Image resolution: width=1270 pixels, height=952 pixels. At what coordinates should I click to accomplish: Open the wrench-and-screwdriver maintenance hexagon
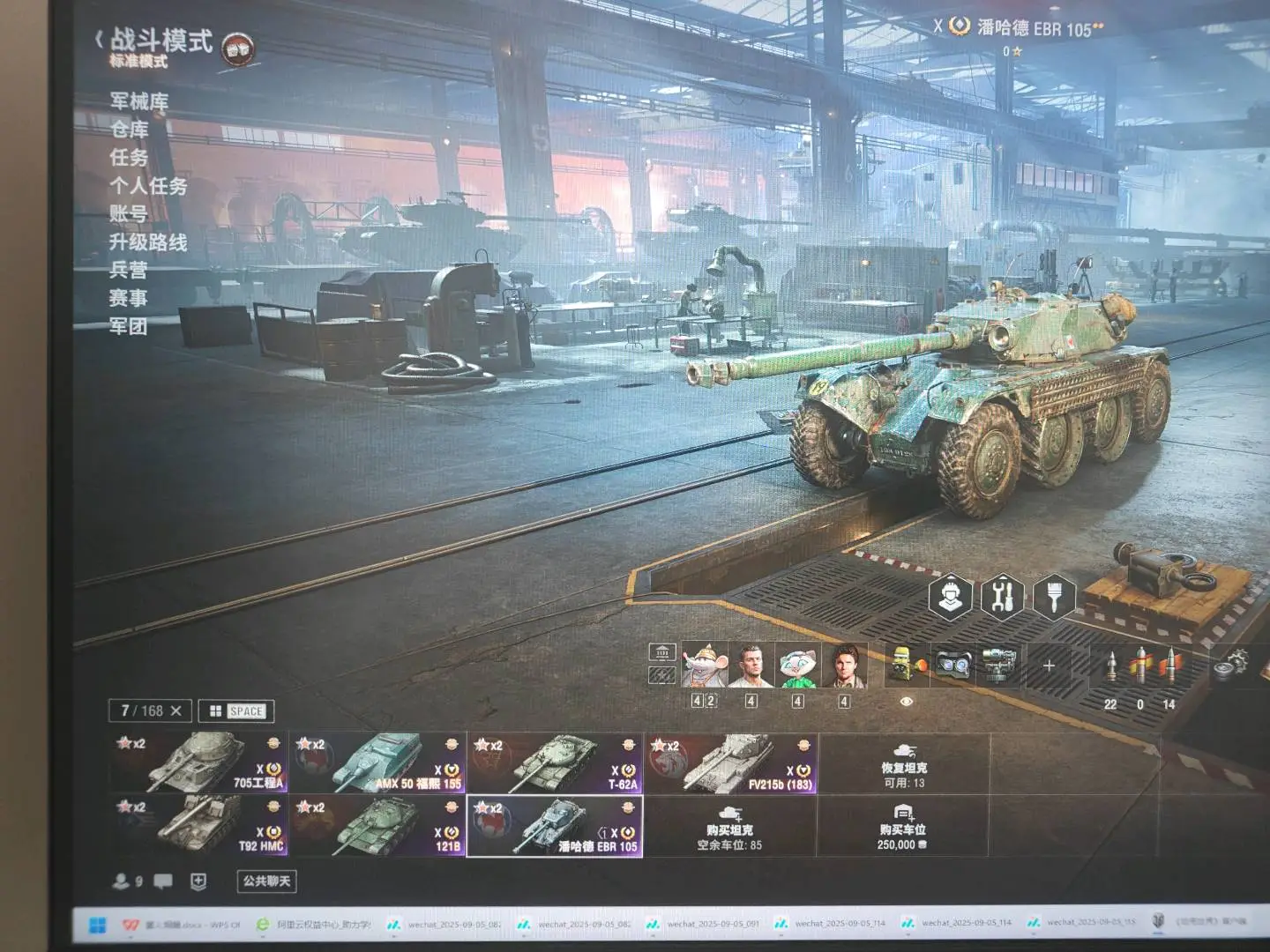[x=1002, y=597]
